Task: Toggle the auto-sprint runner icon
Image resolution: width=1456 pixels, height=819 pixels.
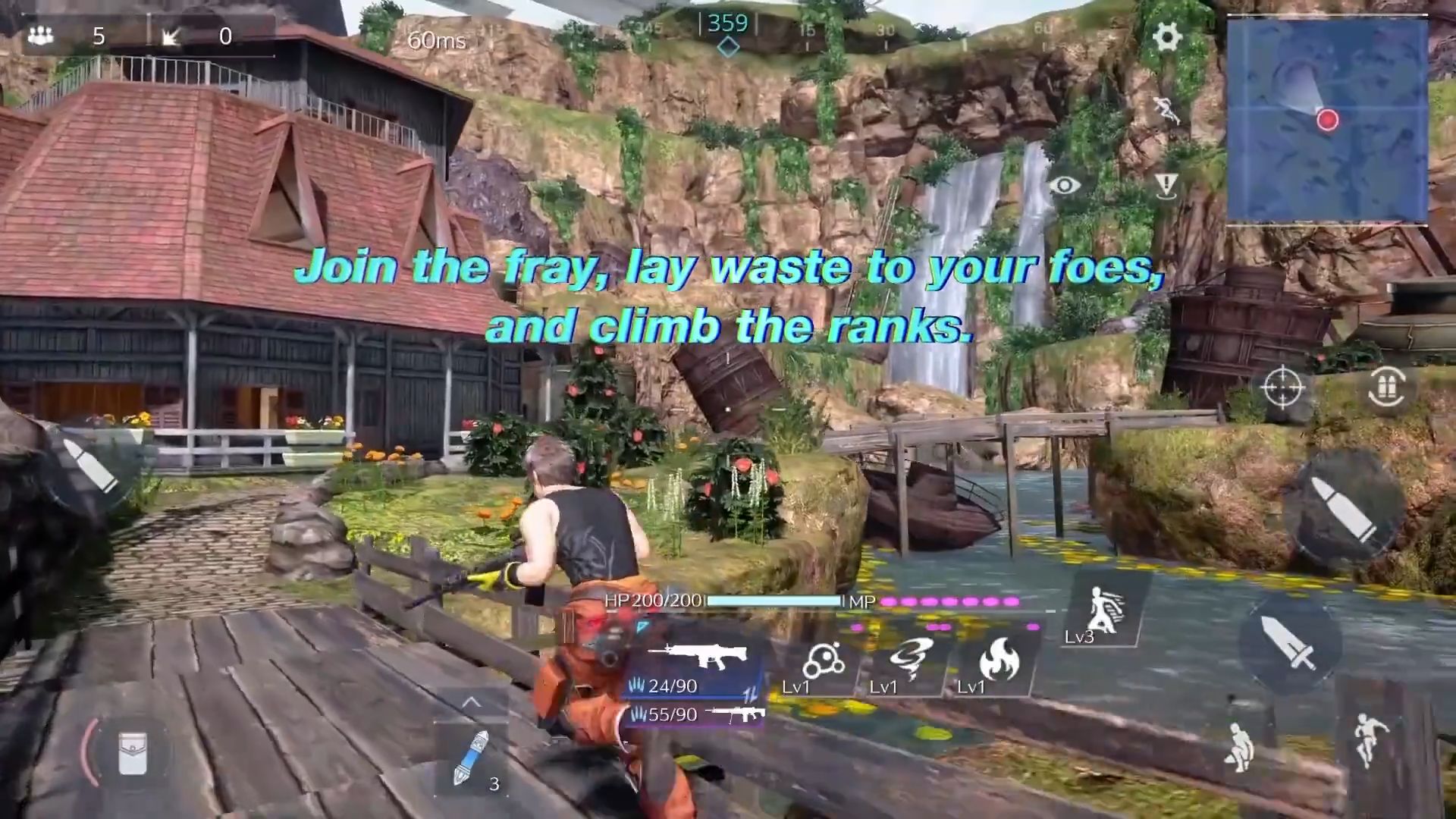Action: [1166, 111]
